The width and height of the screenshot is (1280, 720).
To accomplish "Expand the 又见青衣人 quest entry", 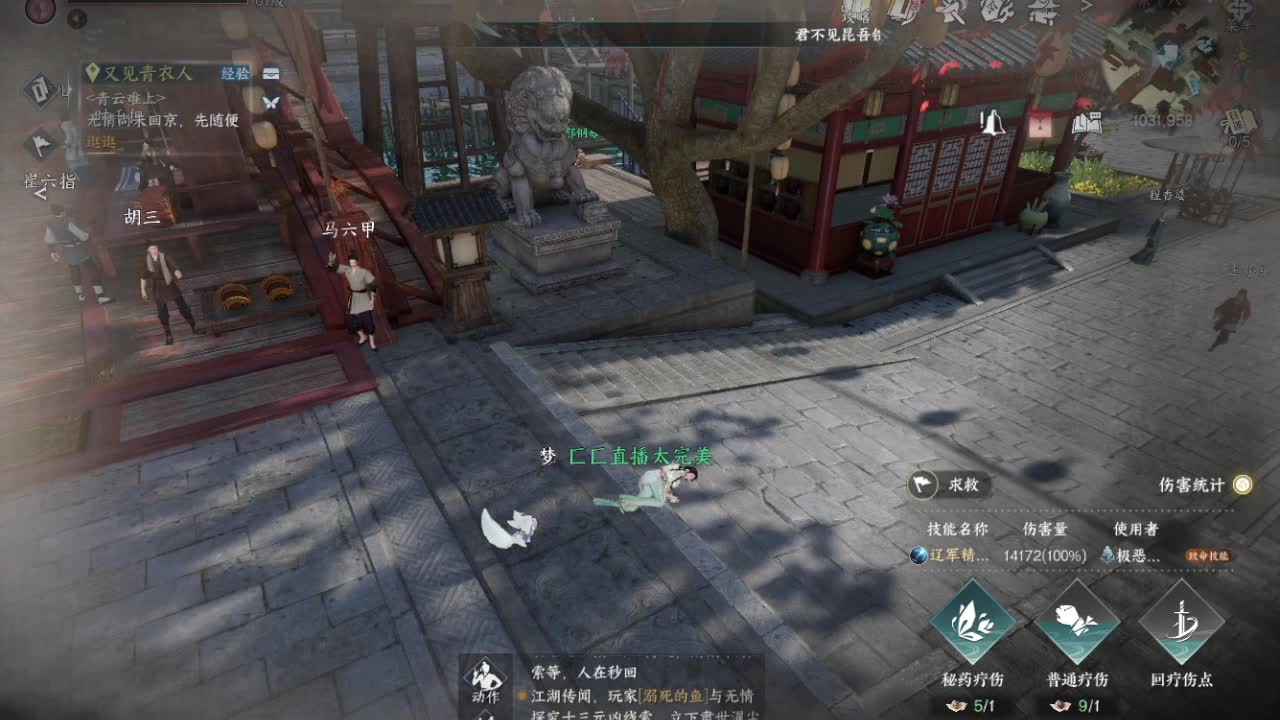I will coord(148,73).
